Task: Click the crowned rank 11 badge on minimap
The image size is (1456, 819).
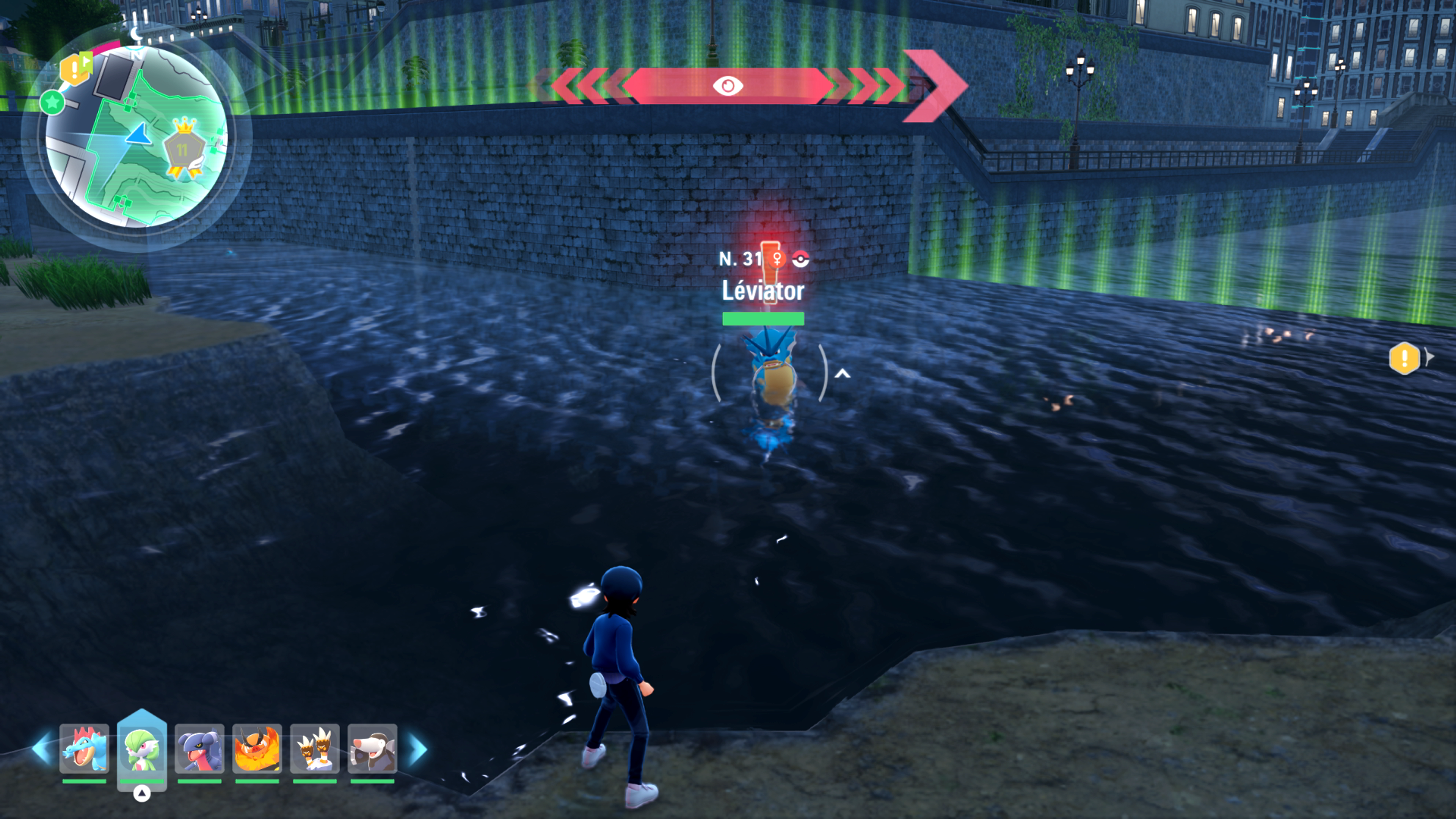Action: pyautogui.click(x=183, y=148)
